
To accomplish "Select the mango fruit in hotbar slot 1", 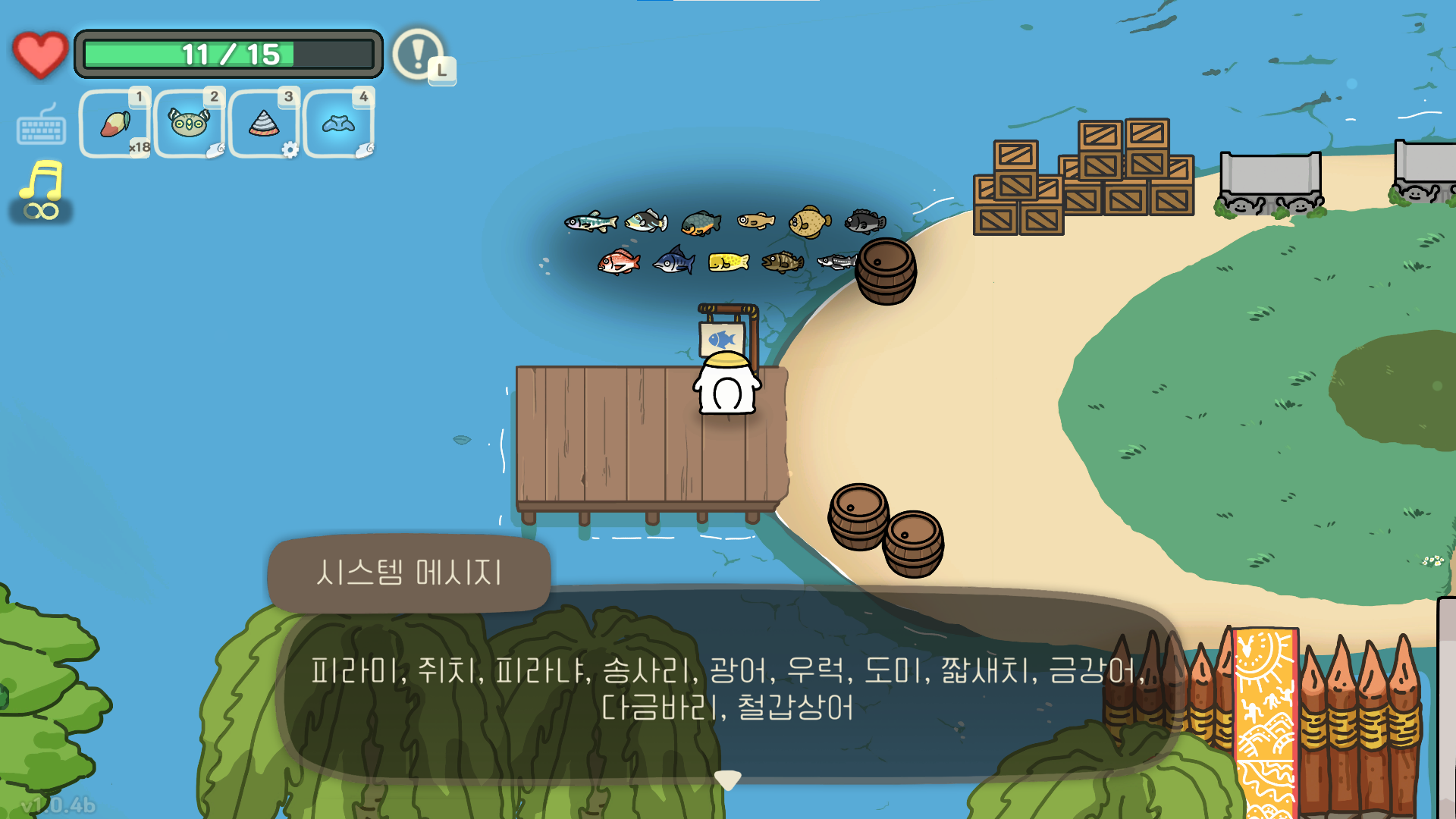I will (x=115, y=123).
